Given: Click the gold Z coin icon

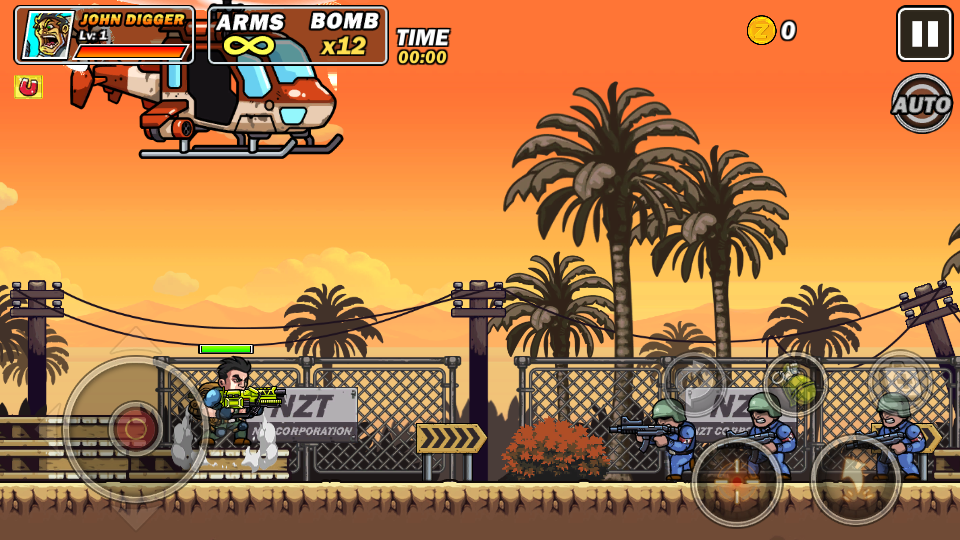Looking at the screenshot, I should (761, 30).
